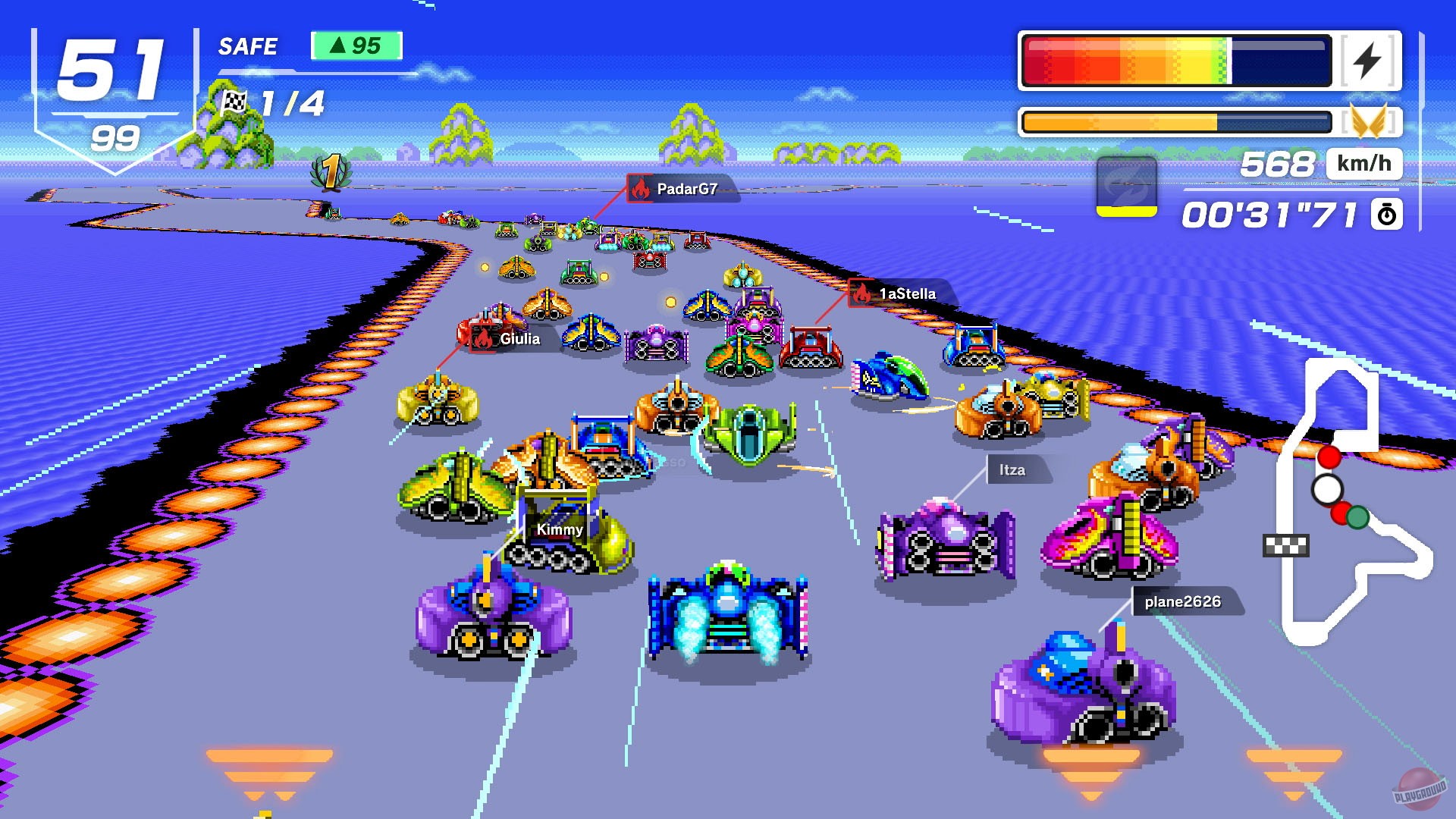Select the flame icon on PadarG7's nameplate
1456x819 pixels.
pos(639,191)
